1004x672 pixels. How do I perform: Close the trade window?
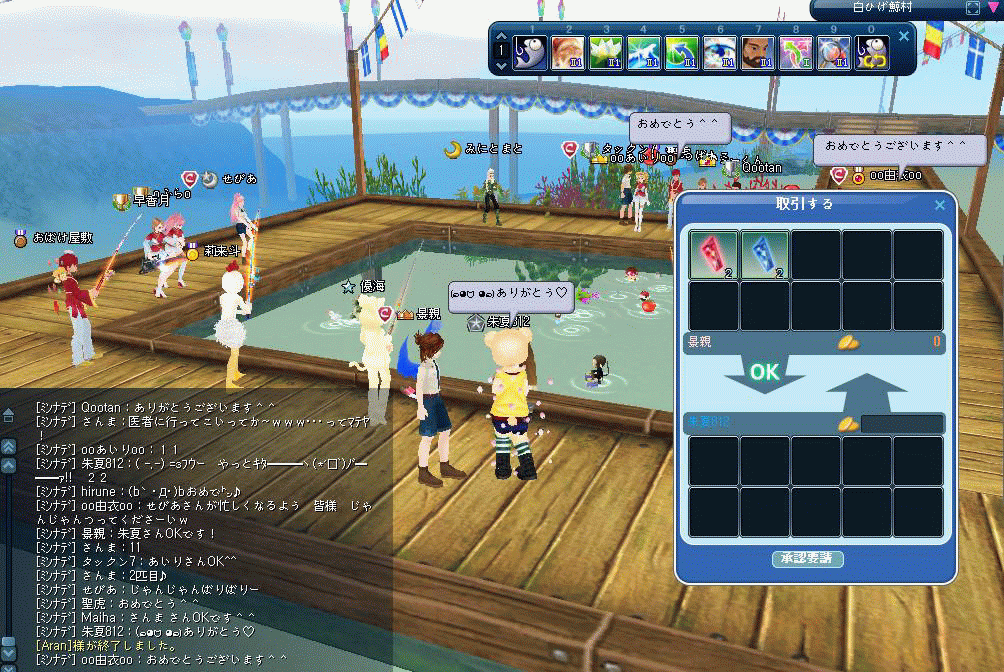[939, 205]
